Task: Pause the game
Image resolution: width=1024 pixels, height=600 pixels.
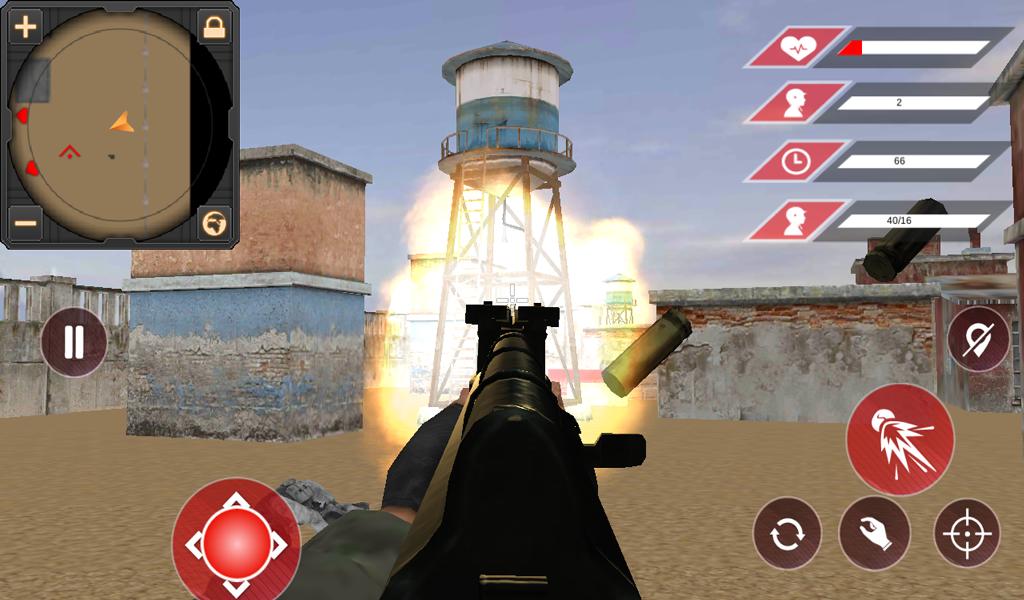Action: 74,342
